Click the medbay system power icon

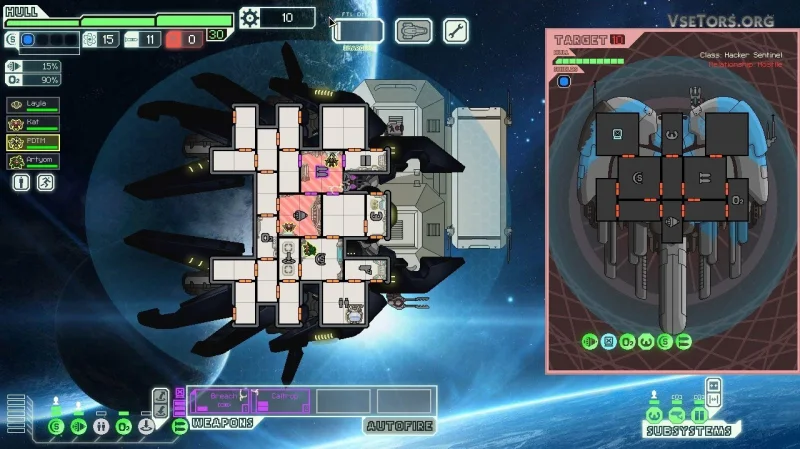pos(101,427)
